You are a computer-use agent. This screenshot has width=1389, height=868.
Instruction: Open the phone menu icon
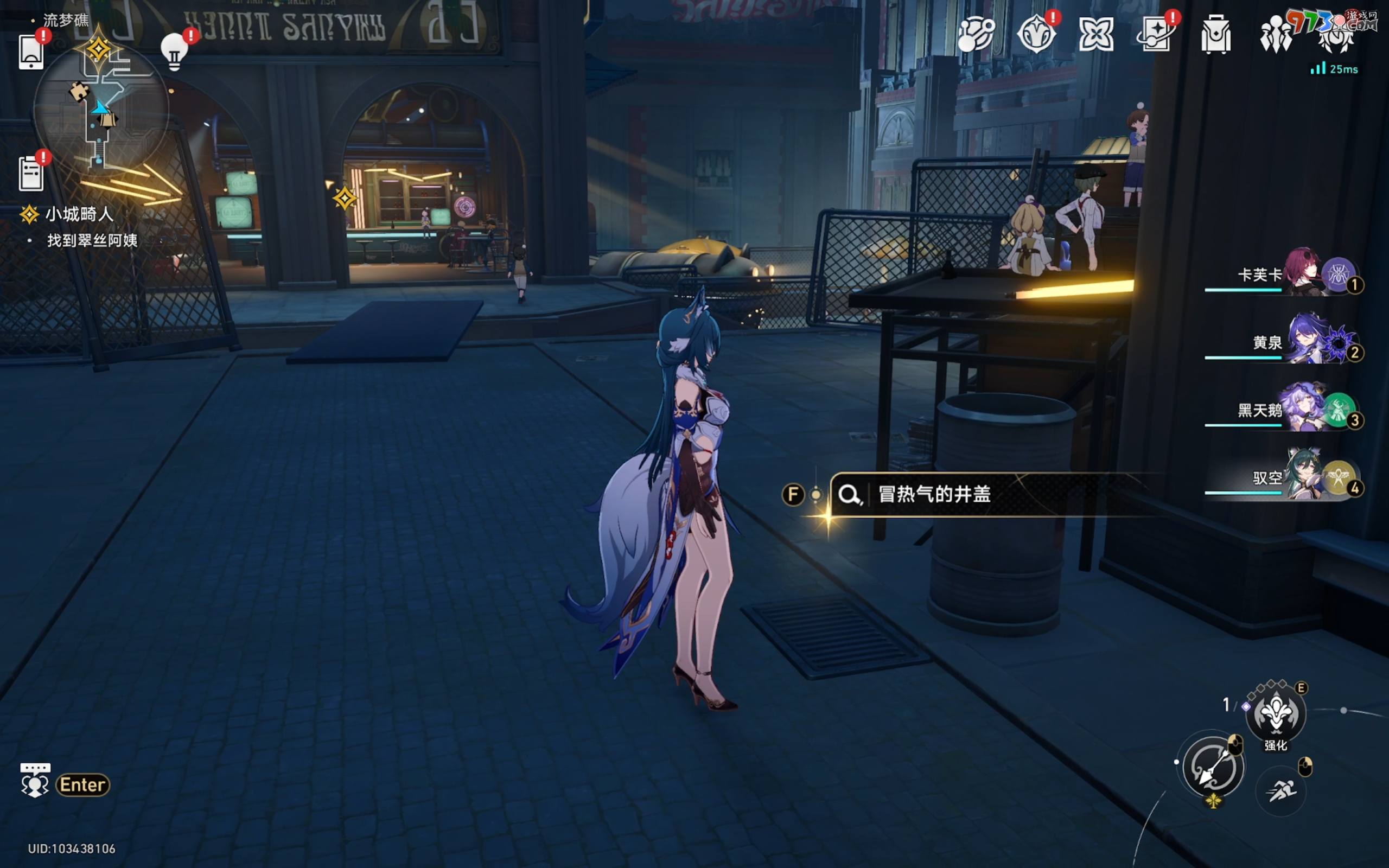coord(31,52)
